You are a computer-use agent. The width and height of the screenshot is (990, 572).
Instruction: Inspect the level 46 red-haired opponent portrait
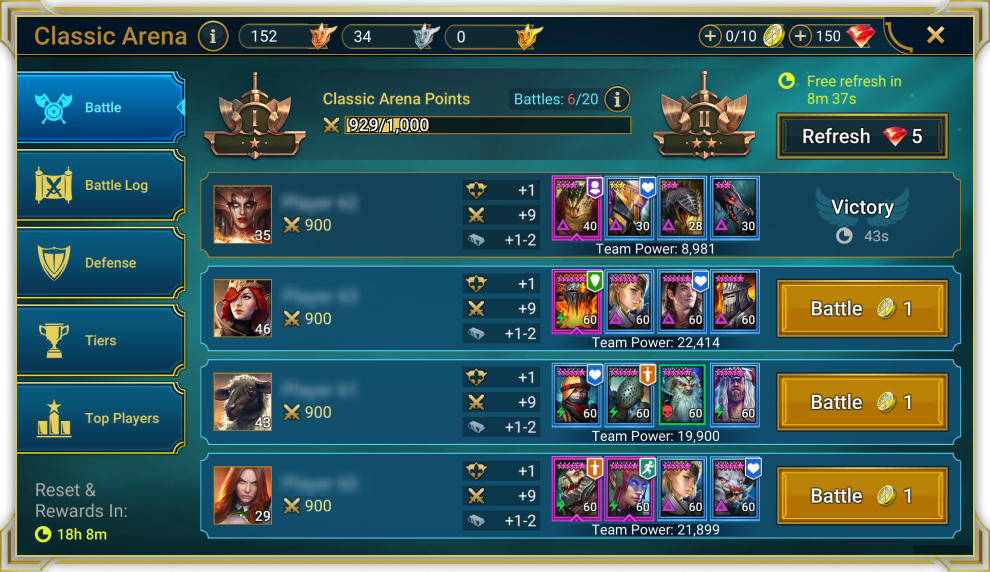(x=242, y=308)
